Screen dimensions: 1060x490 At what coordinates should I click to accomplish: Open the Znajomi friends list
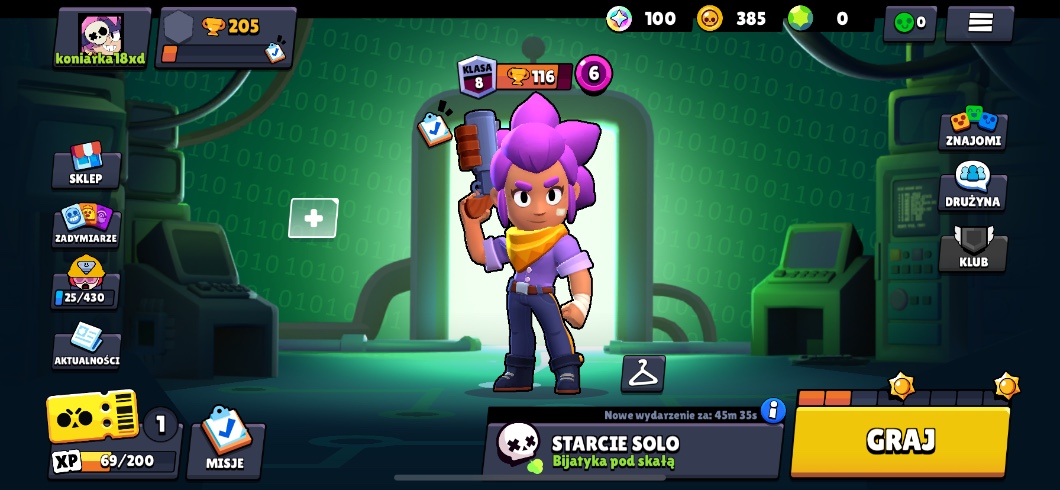(x=973, y=128)
